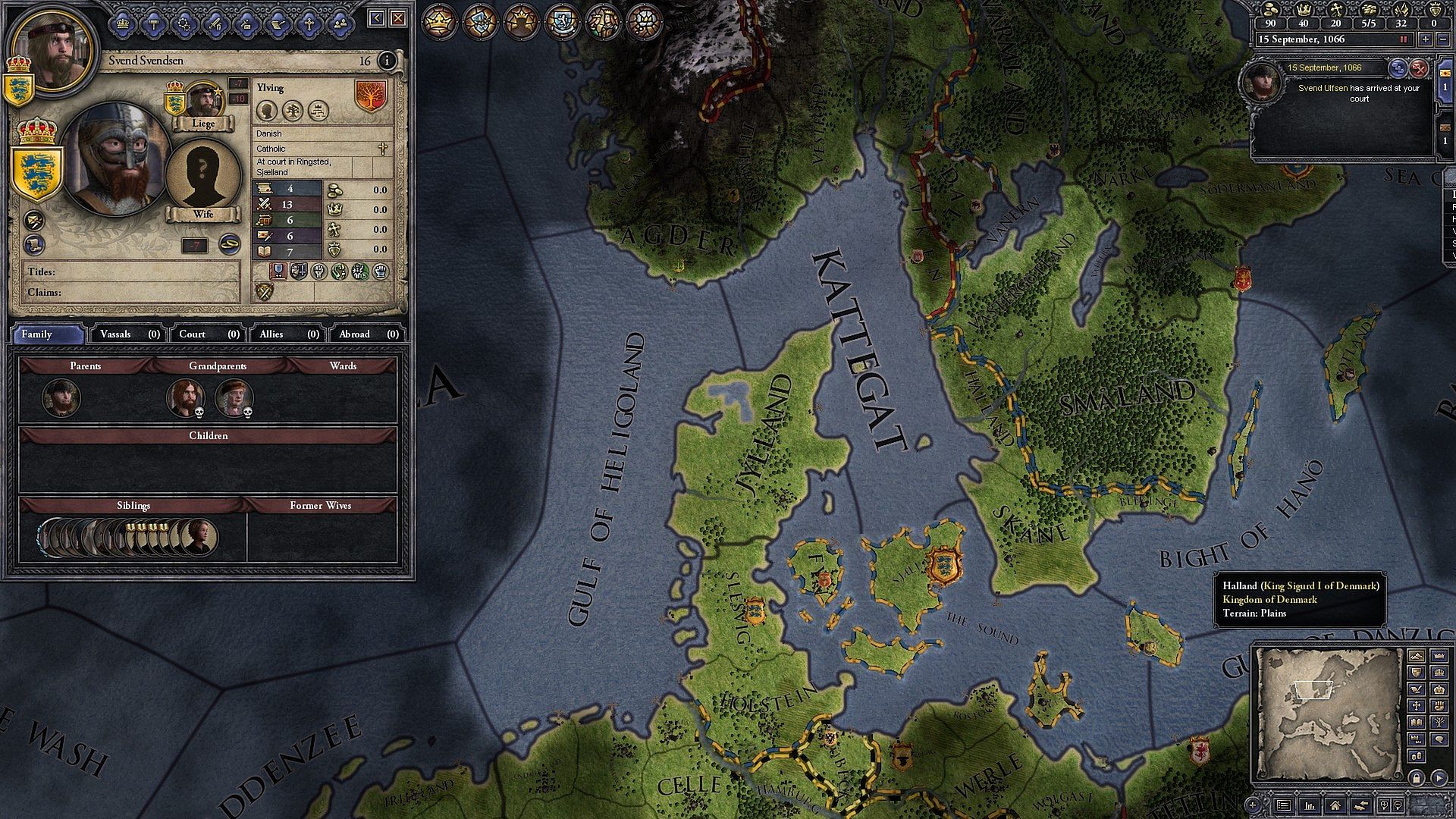This screenshot has height=819, width=1456.
Task: Go back with the panel's left arrow
Action: [377, 18]
